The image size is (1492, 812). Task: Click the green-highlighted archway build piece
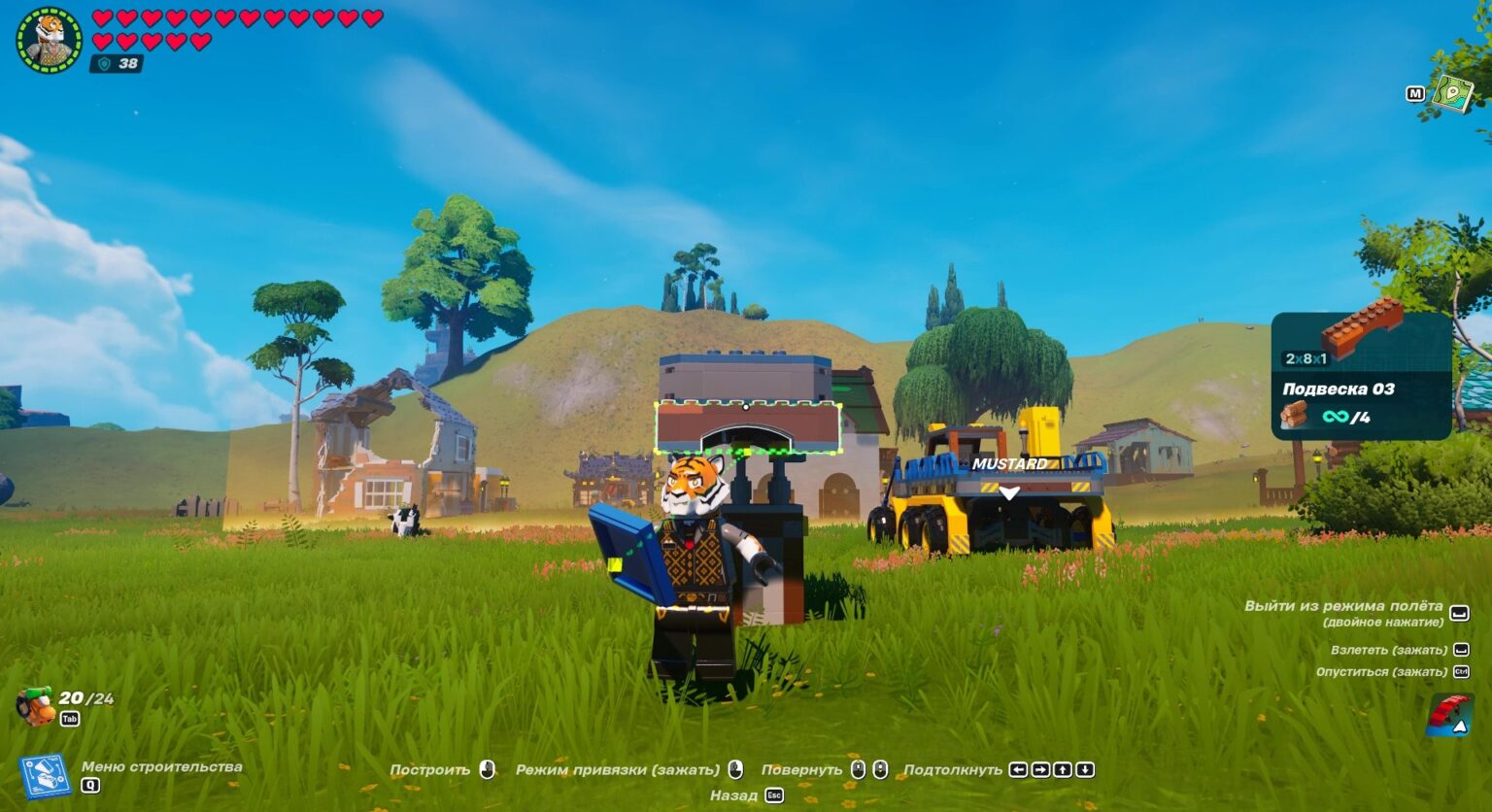coord(748,425)
